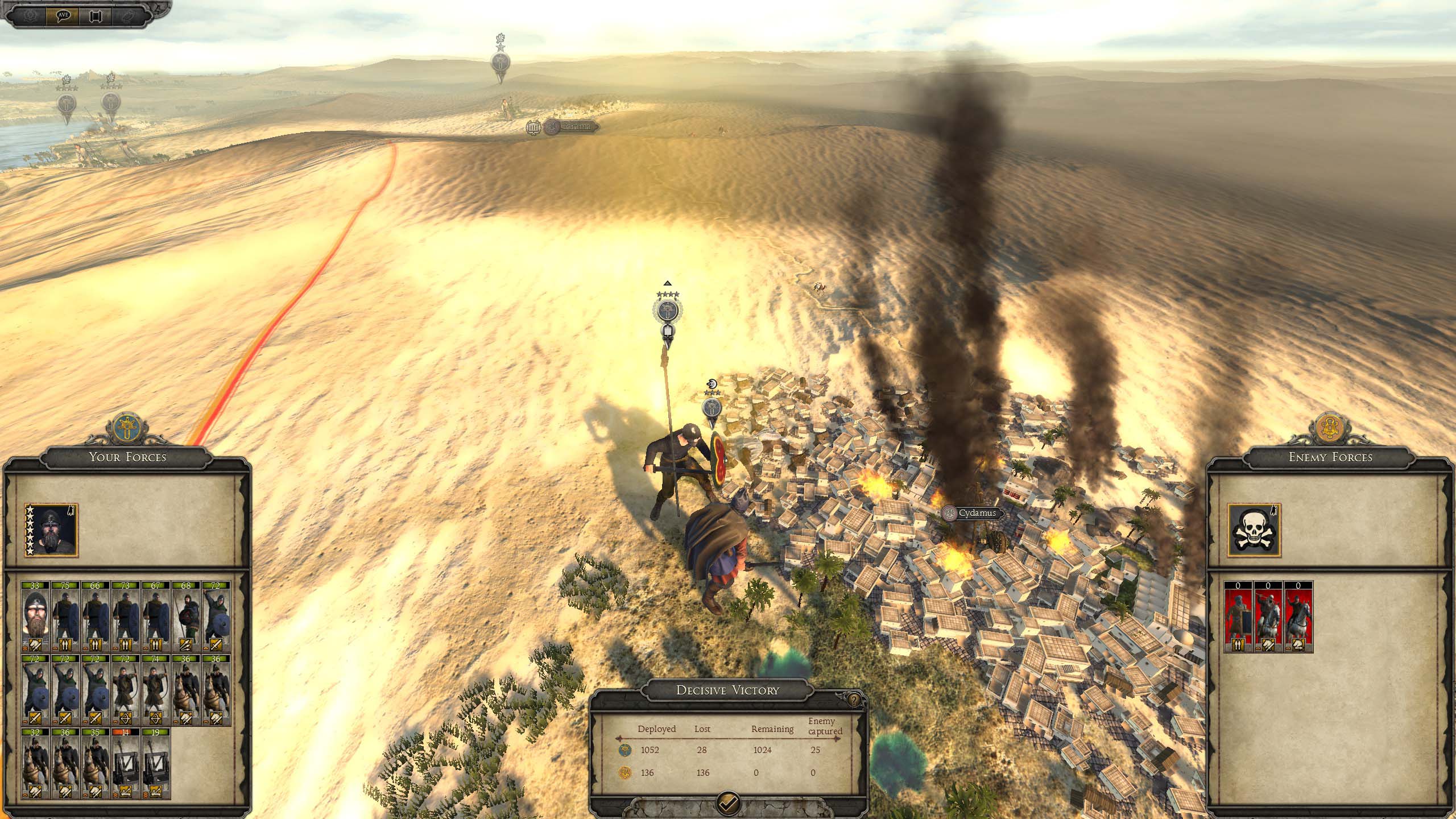Select the javelin unit card with 68 men

pyautogui.click(x=186, y=617)
